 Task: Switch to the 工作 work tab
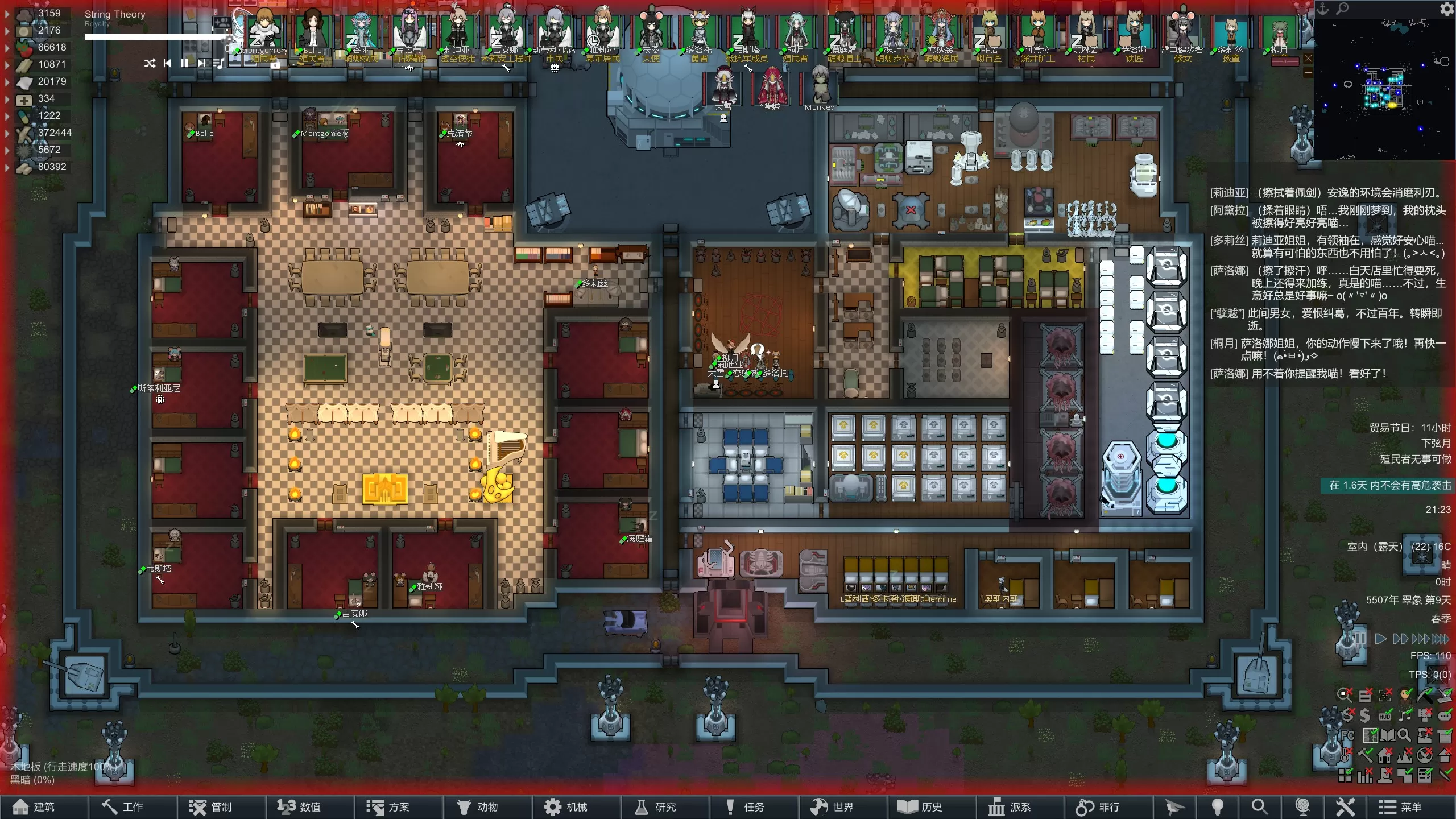click(x=123, y=807)
